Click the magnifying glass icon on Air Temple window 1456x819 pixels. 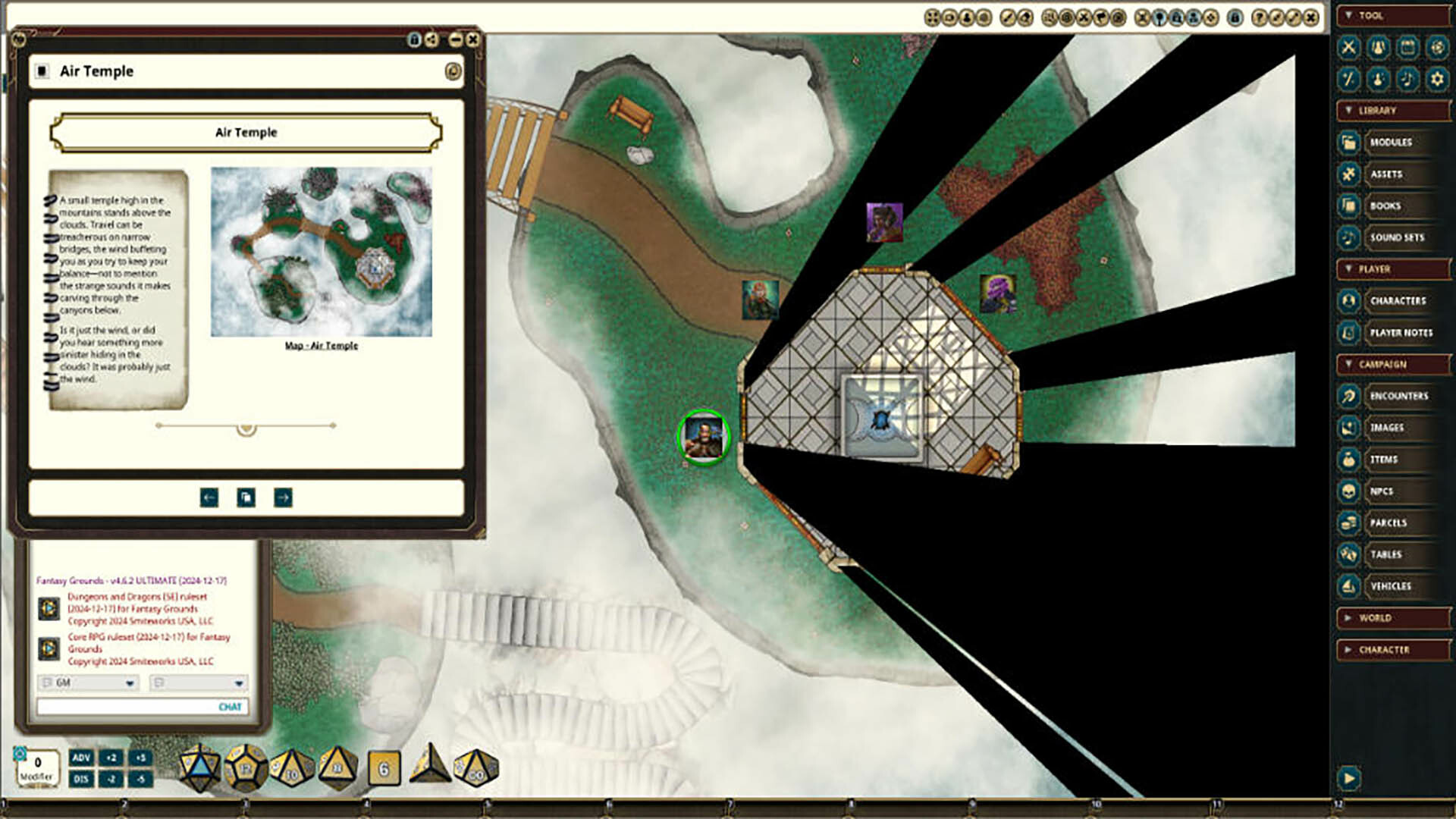[x=453, y=71]
